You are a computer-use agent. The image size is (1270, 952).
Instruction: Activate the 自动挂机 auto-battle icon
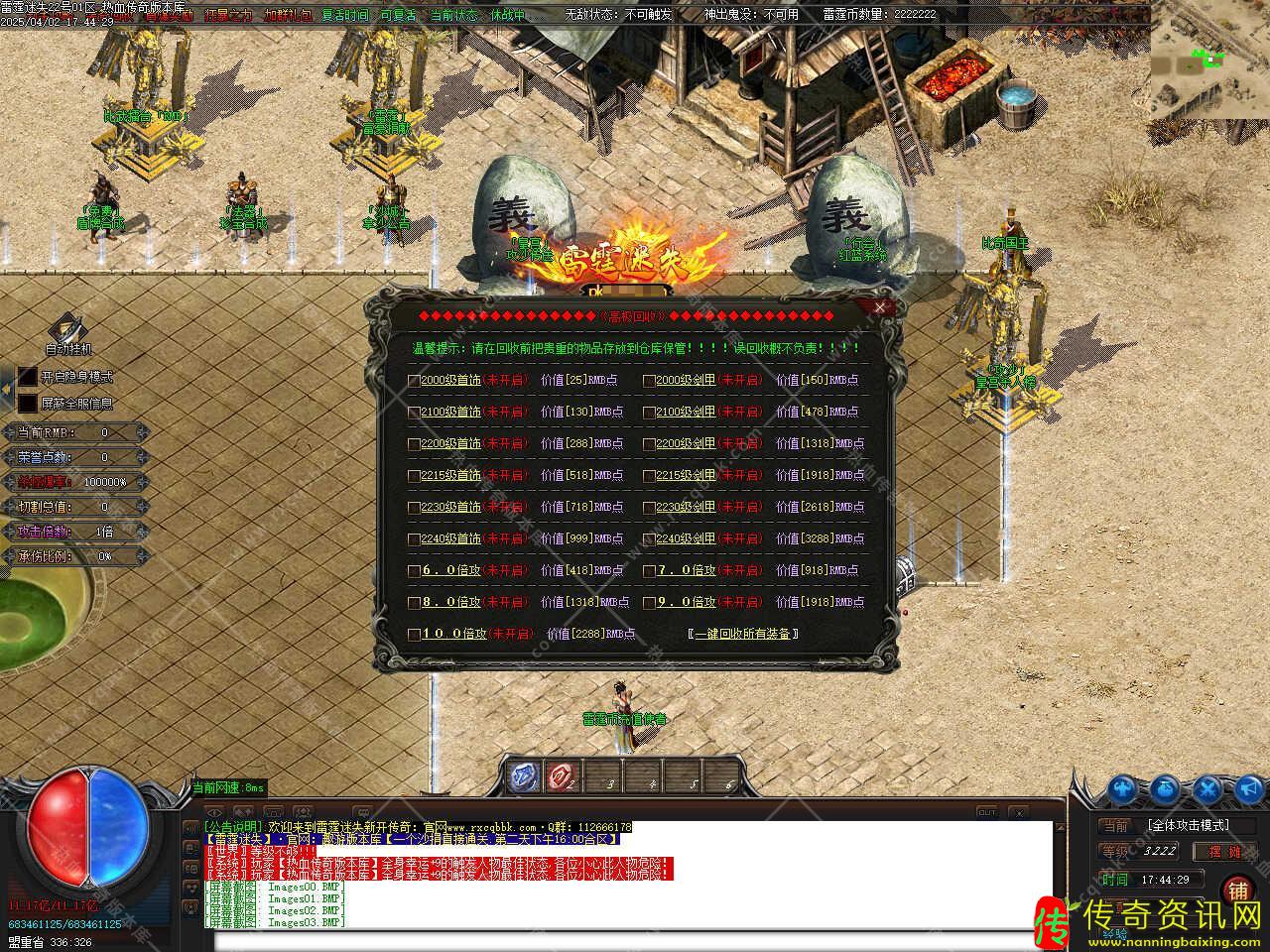[x=67, y=329]
